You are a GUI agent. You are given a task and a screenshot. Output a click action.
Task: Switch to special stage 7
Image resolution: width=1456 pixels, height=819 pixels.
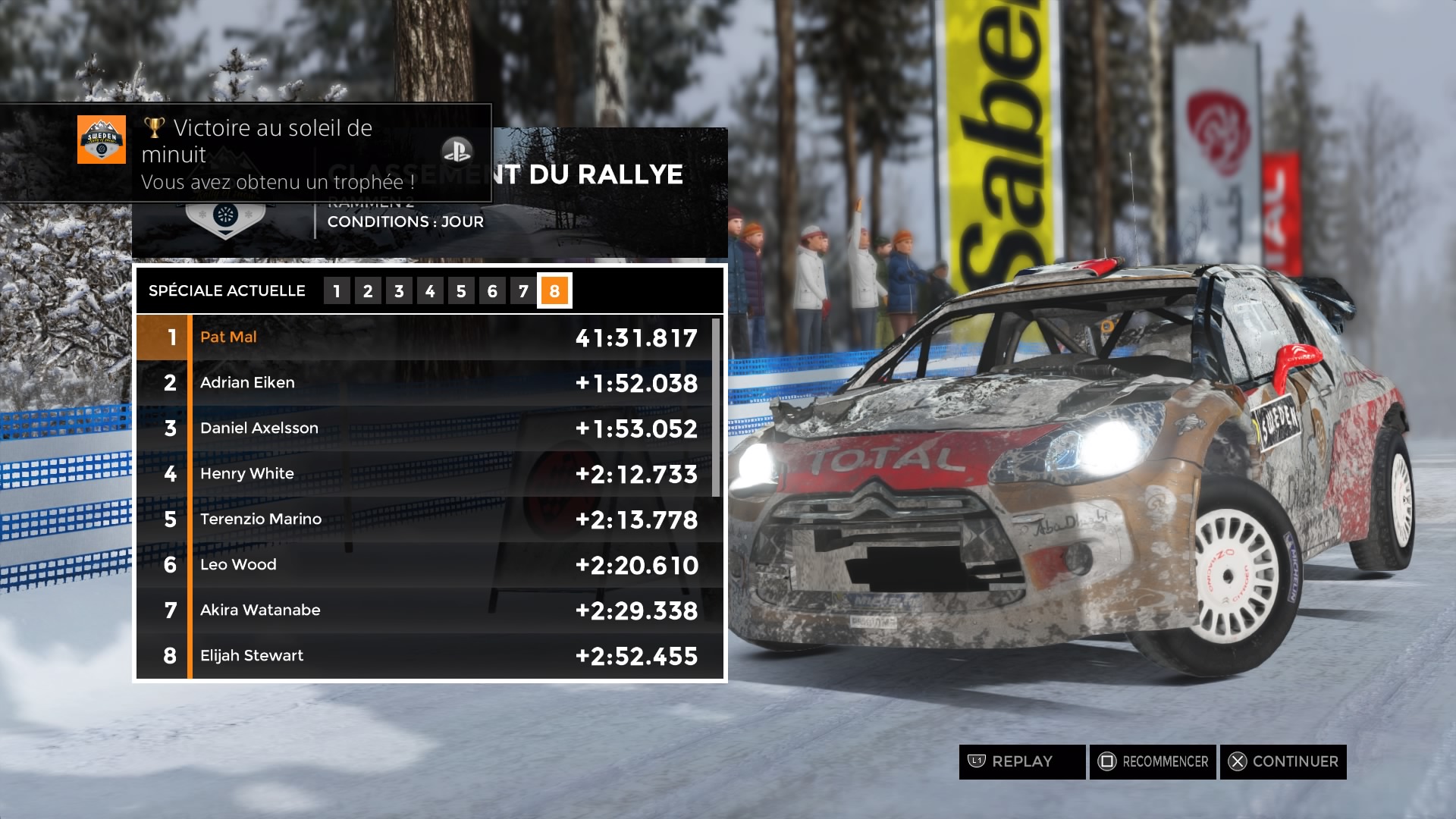[523, 291]
